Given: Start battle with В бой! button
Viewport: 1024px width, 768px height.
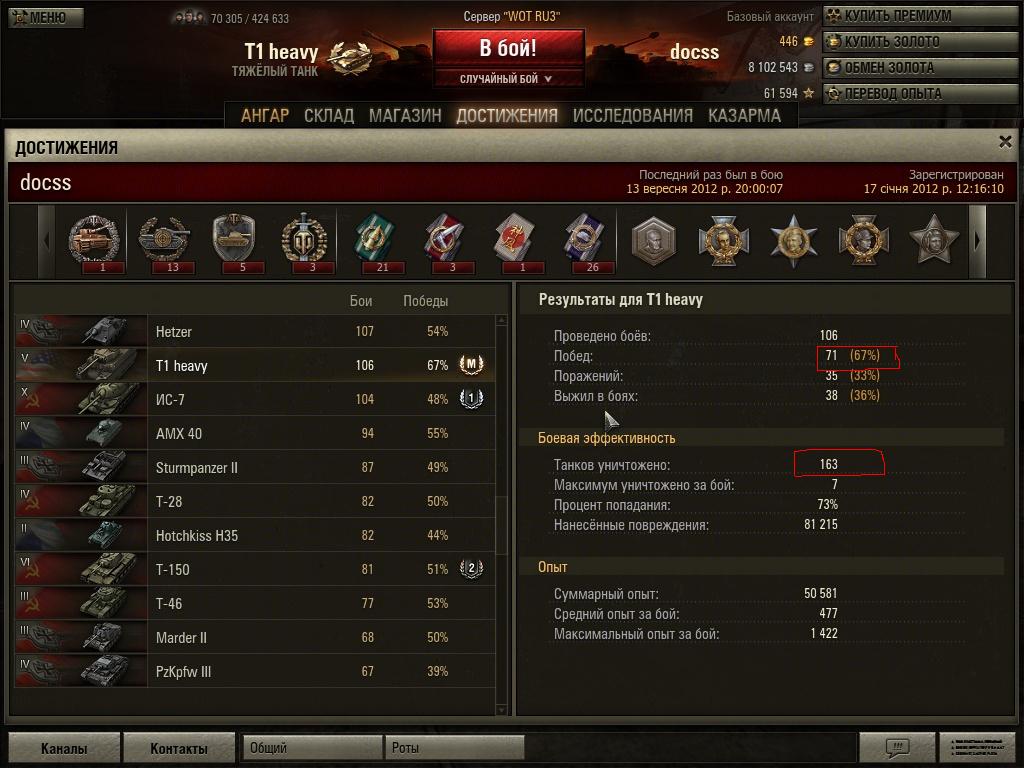Looking at the screenshot, I should pos(508,48).
